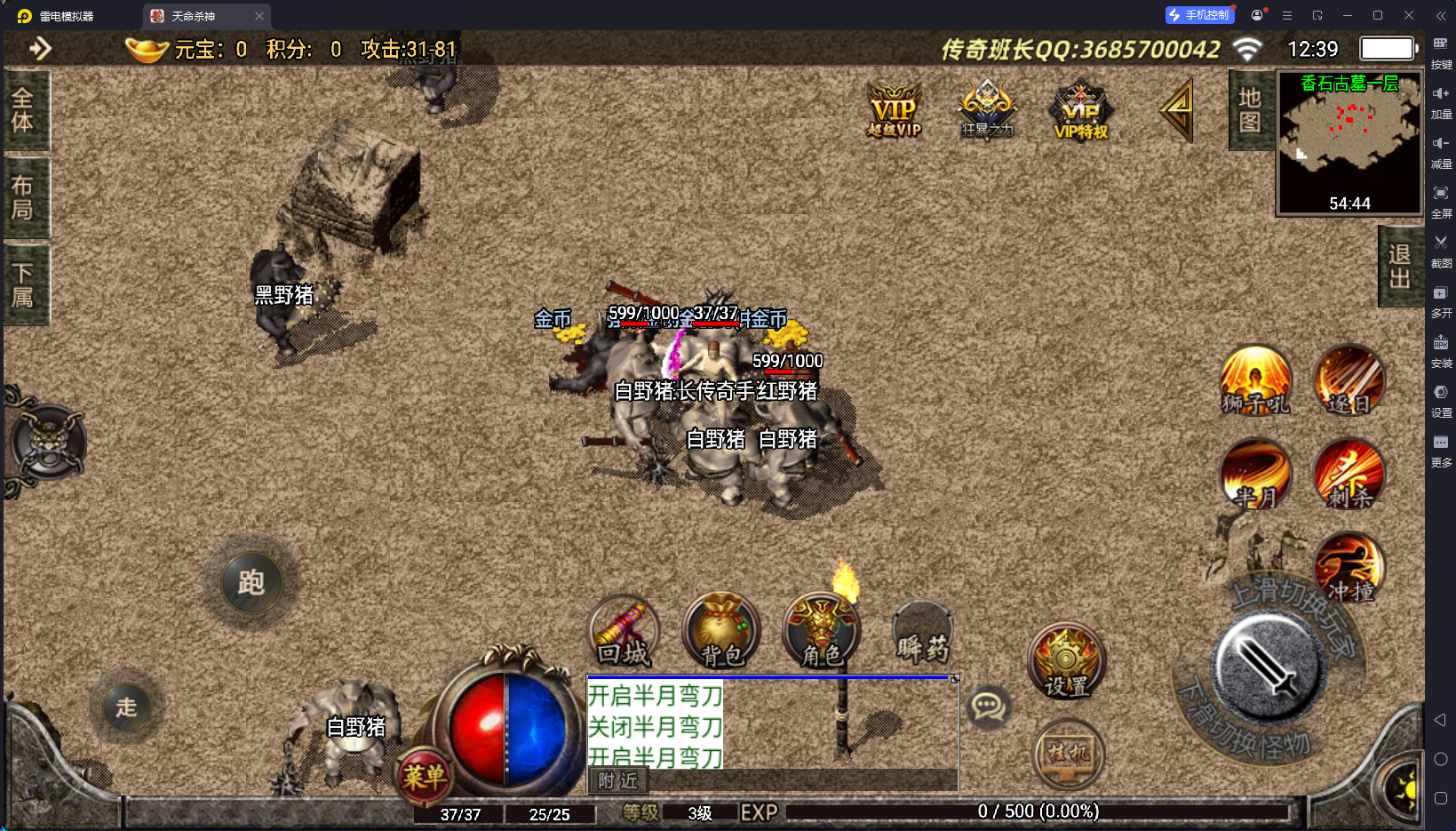This screenshot has width=1456, height=831.
Task: Select the 下属 side tab
Action: point(25,285)
